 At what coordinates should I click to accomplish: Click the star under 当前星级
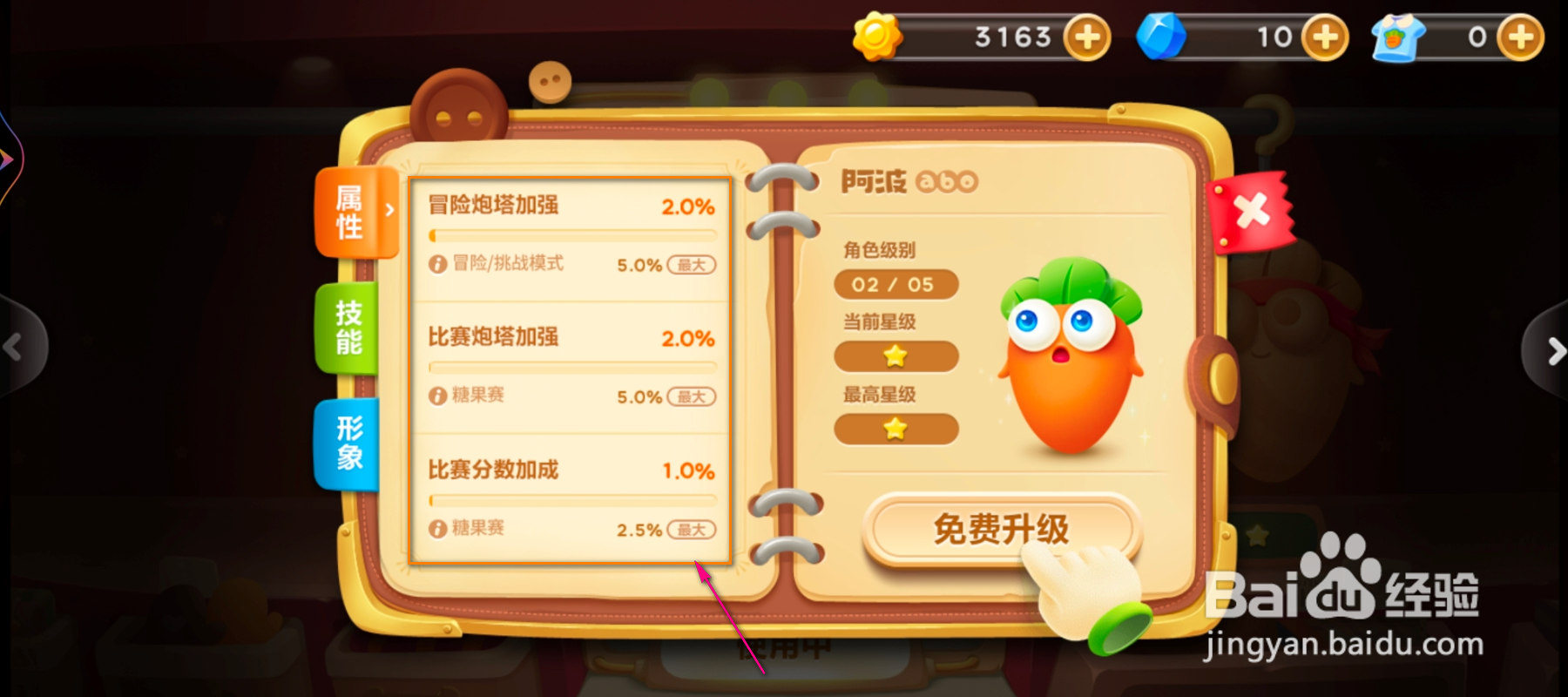(x=896, y=356)
